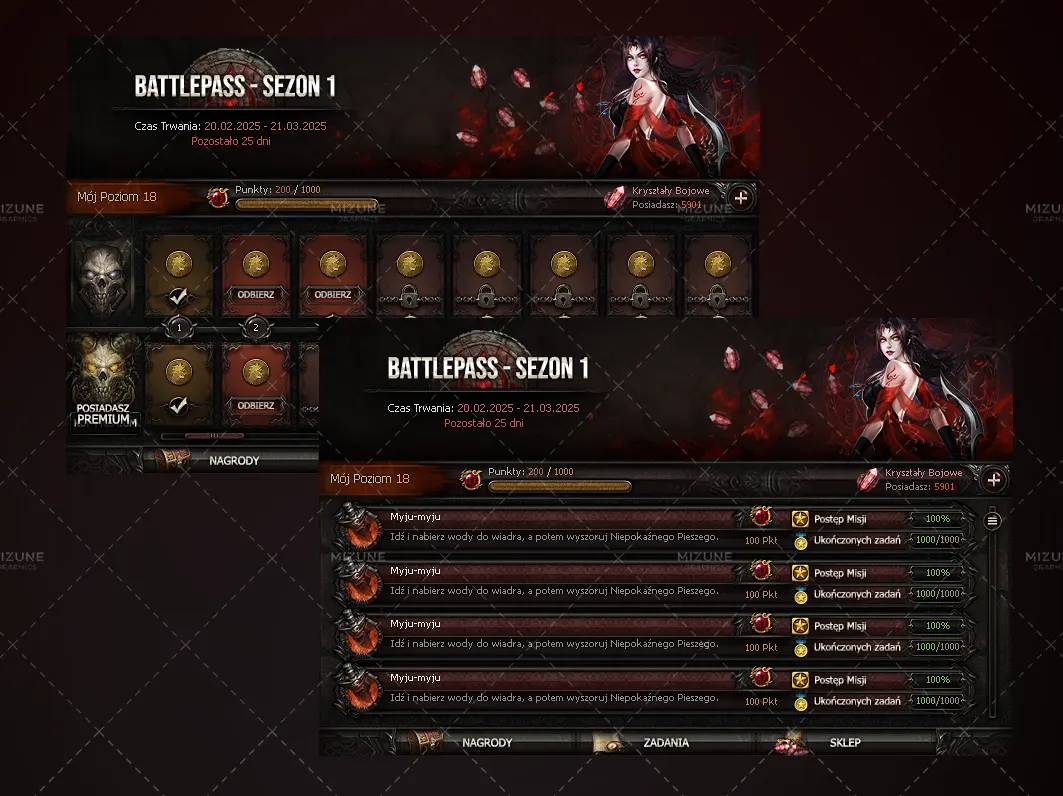The width and height of the screenshot is (1063, 796).
Task: Claim the premium row ODBIERZ reward
Action: click(256, 406)
